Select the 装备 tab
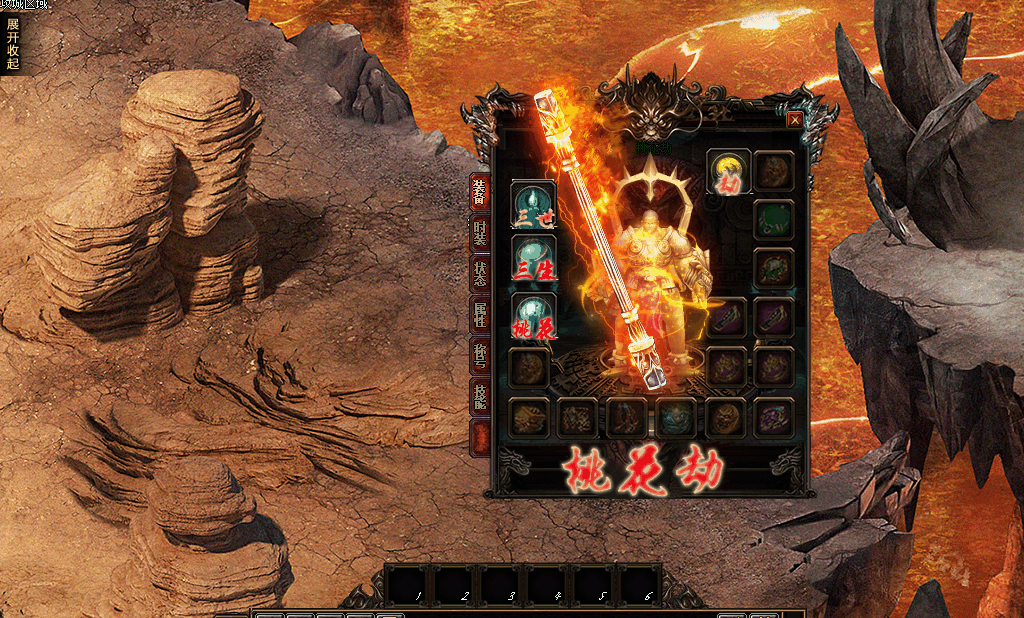The image size is (1024, 618). (x=480, y=192)
